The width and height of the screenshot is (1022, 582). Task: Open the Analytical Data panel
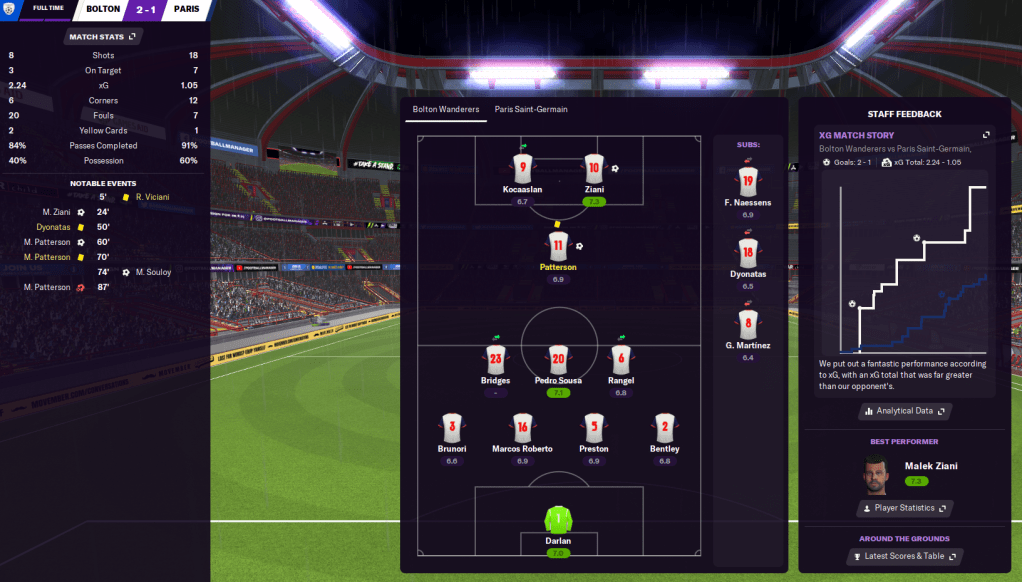coord(903,411)
